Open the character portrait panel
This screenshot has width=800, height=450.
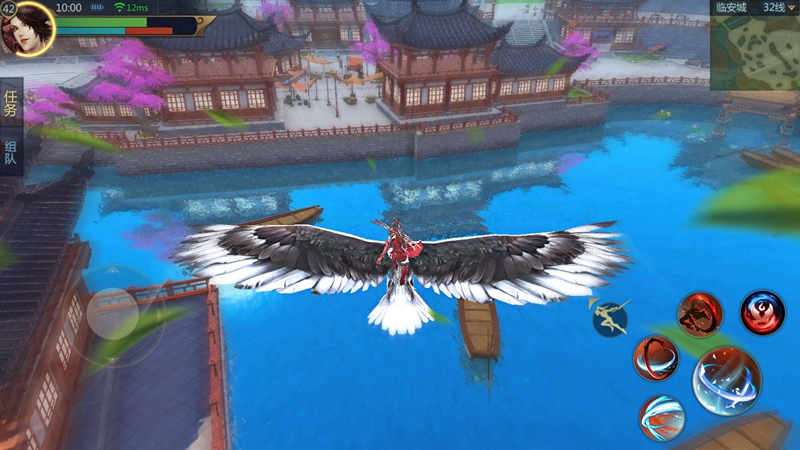pyautogui.click(x=27, y=27)
